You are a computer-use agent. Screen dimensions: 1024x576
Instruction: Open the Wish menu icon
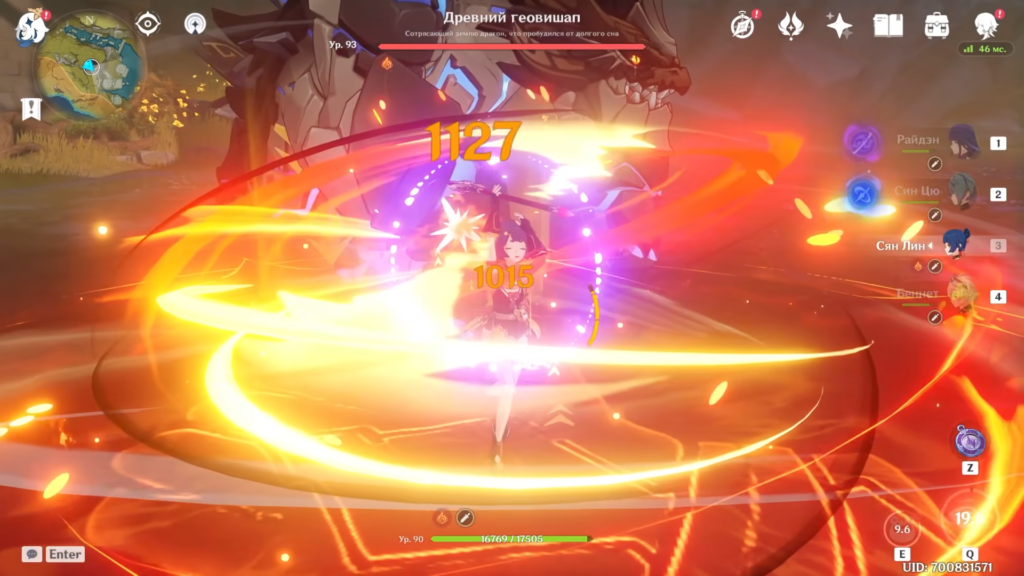point(791,26)
